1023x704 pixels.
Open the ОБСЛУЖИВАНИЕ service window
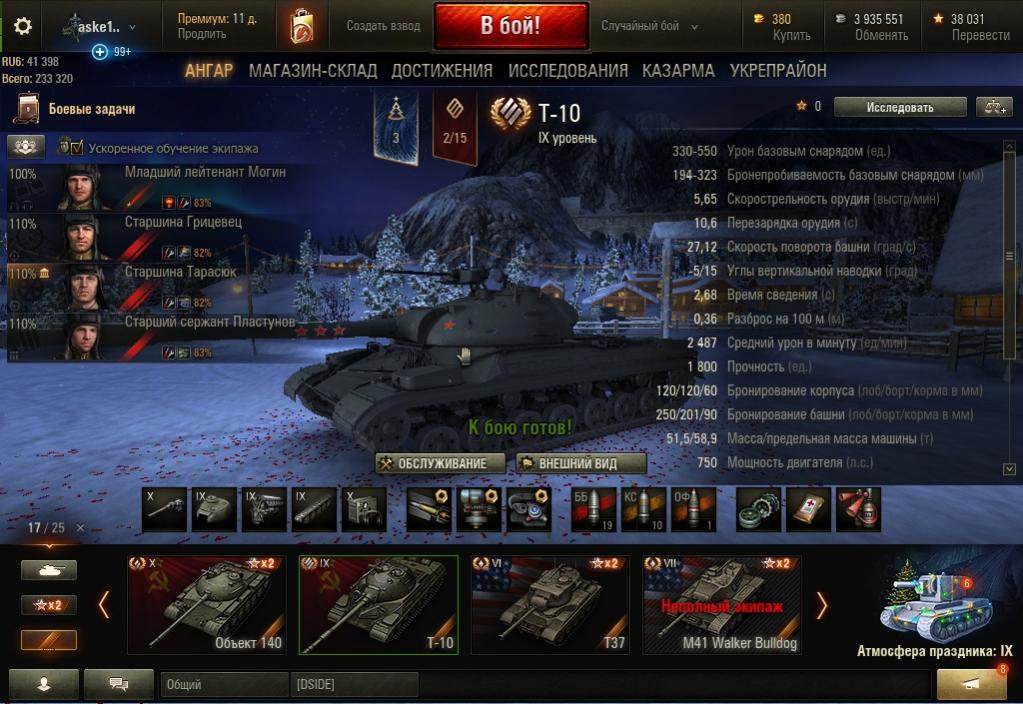(439, 464)
